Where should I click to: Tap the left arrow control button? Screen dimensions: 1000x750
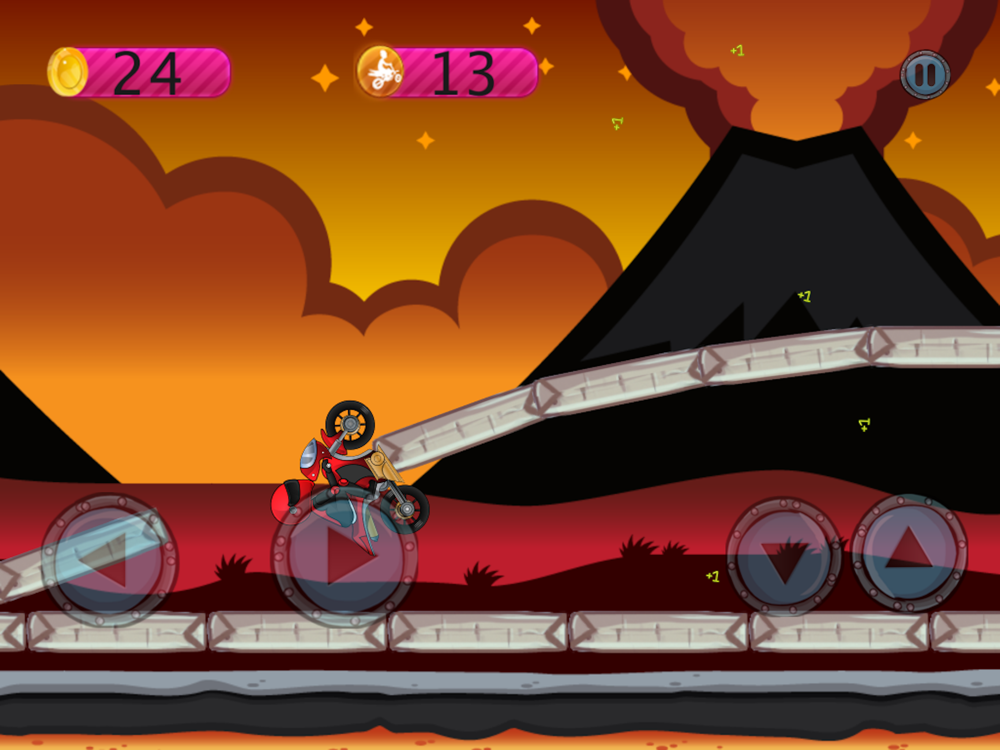109,561
